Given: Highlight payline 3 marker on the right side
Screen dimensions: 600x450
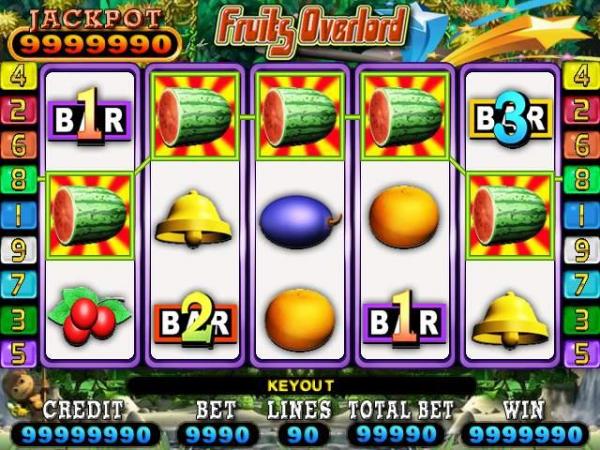Looking at the screenshot, I should (579, 320).
